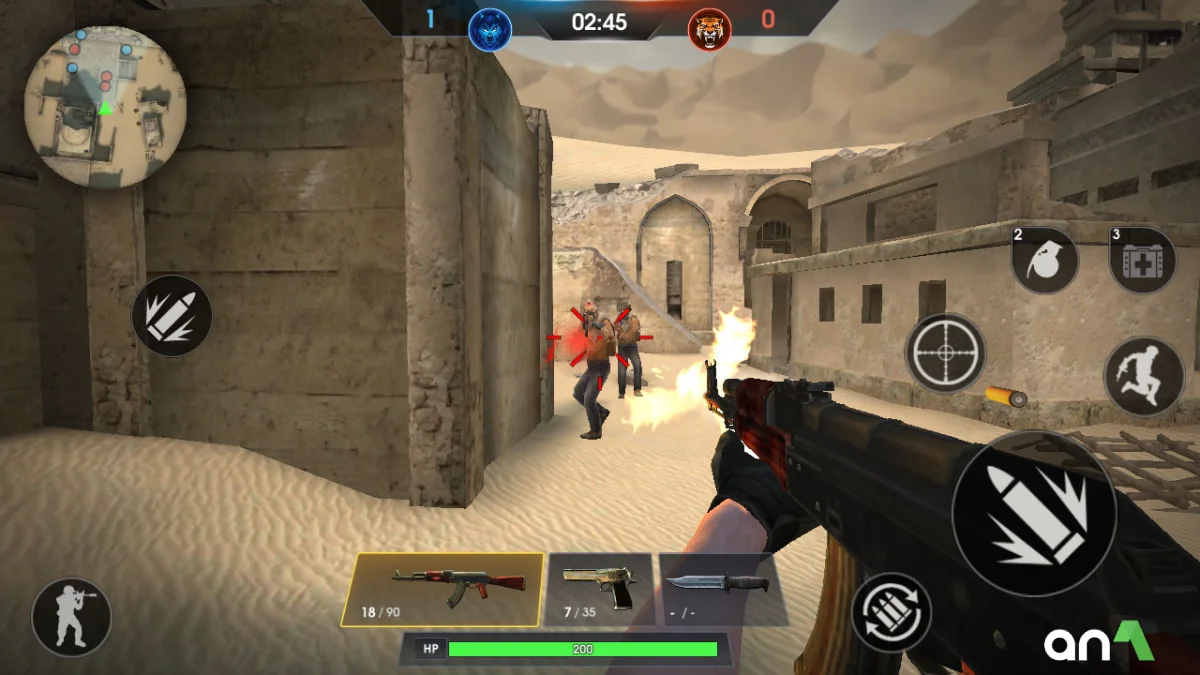
Task: Open the circular minimap
Action: pyautogui.click(x=105, y=106)
